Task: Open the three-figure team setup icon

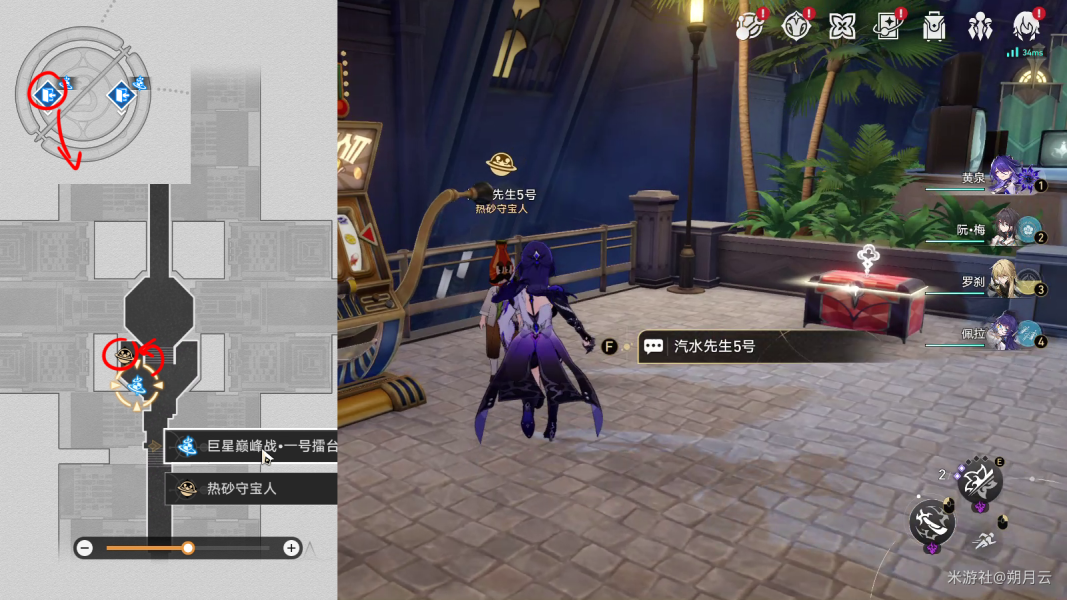Action: point(980,25)
